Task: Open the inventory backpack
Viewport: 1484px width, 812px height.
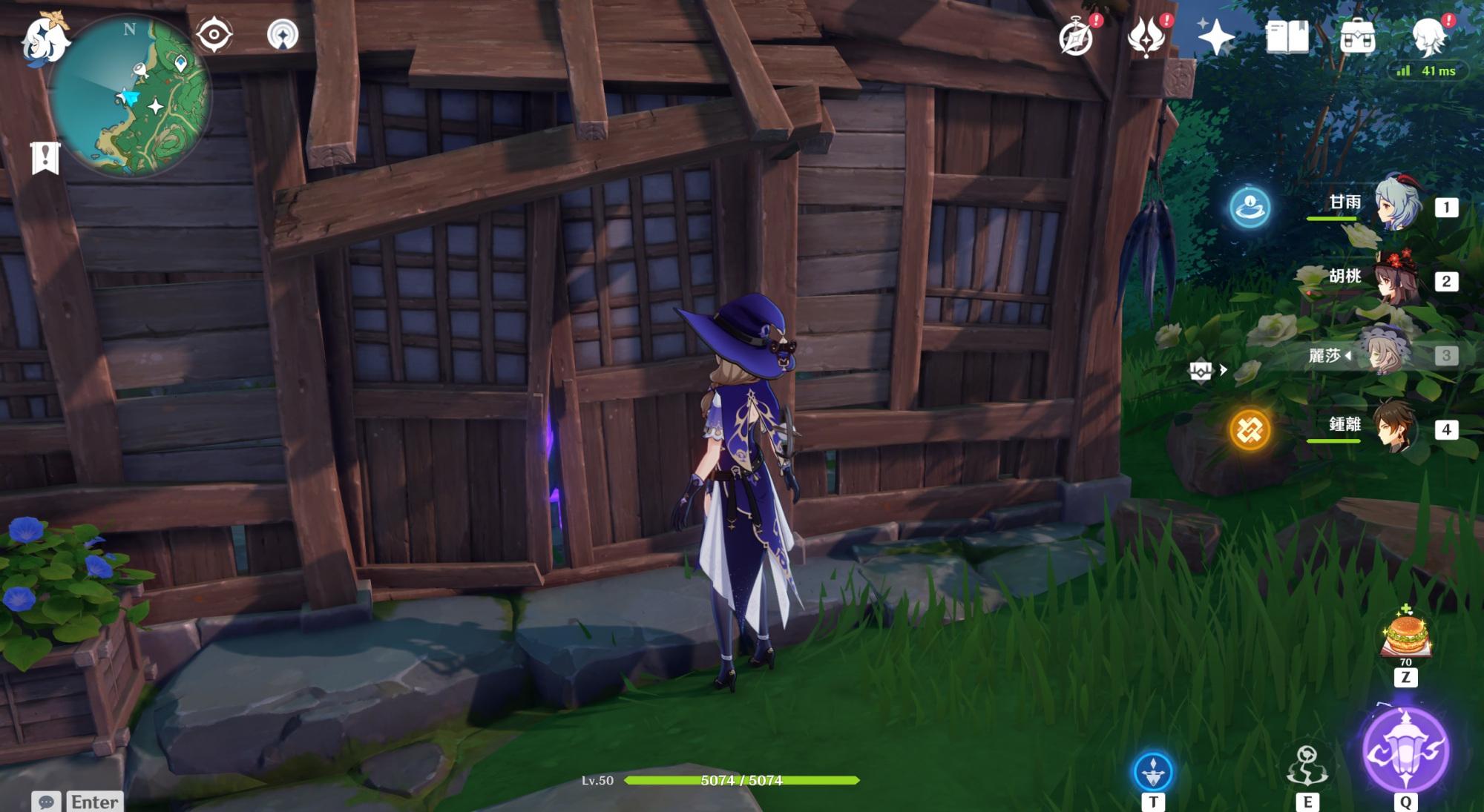Action: click(1358, 37)
